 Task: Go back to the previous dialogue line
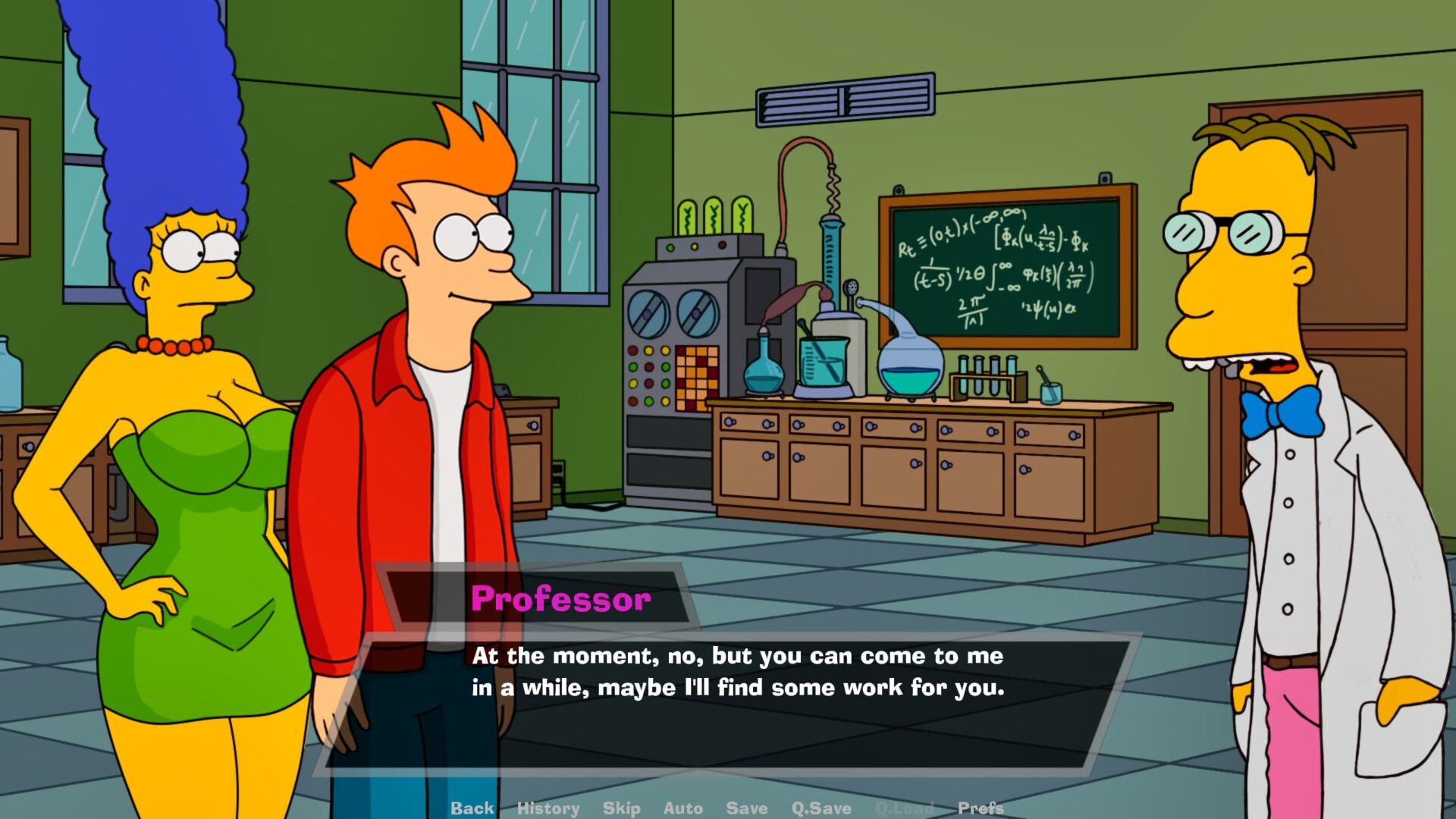[472, 808]
